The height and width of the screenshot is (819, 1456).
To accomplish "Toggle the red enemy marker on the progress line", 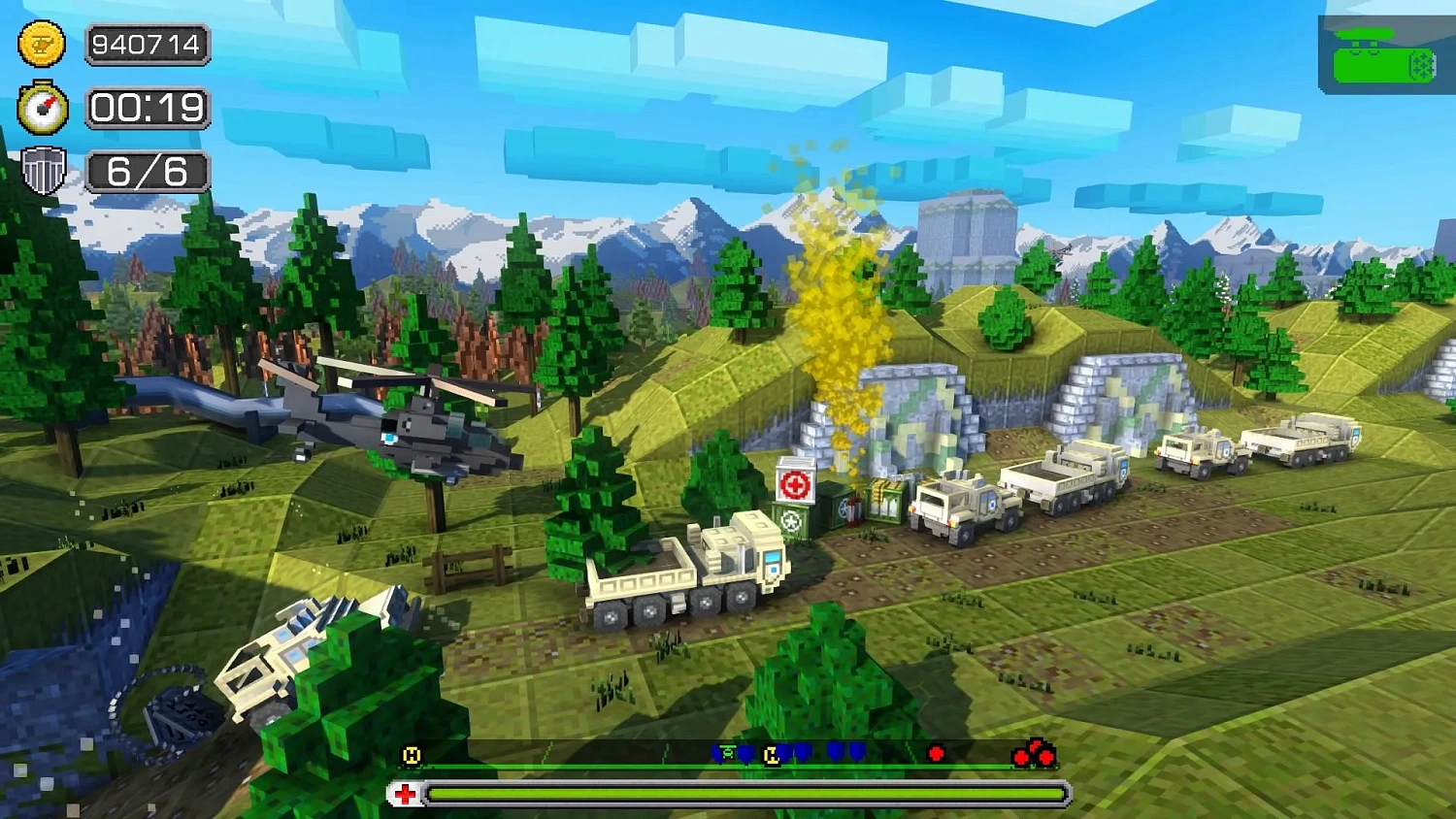I will (937, 751).
